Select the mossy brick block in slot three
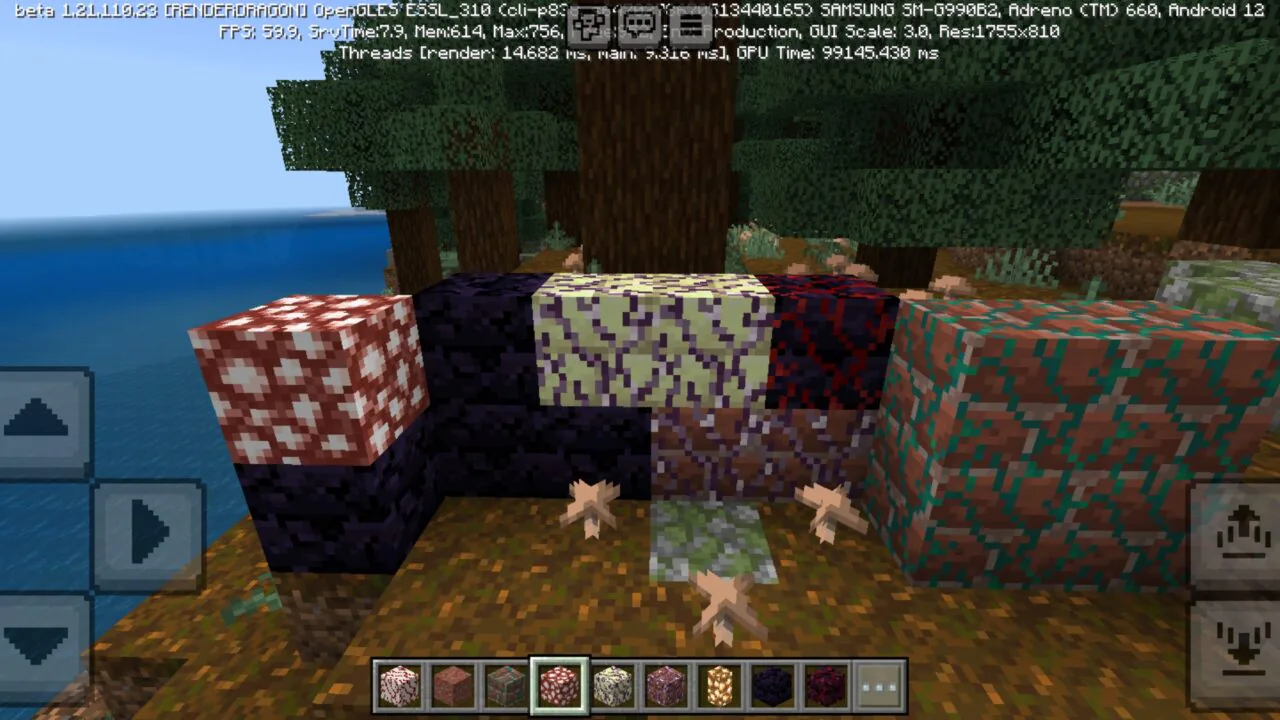This screenshot has height=720, width=1280. coord(505,686)
